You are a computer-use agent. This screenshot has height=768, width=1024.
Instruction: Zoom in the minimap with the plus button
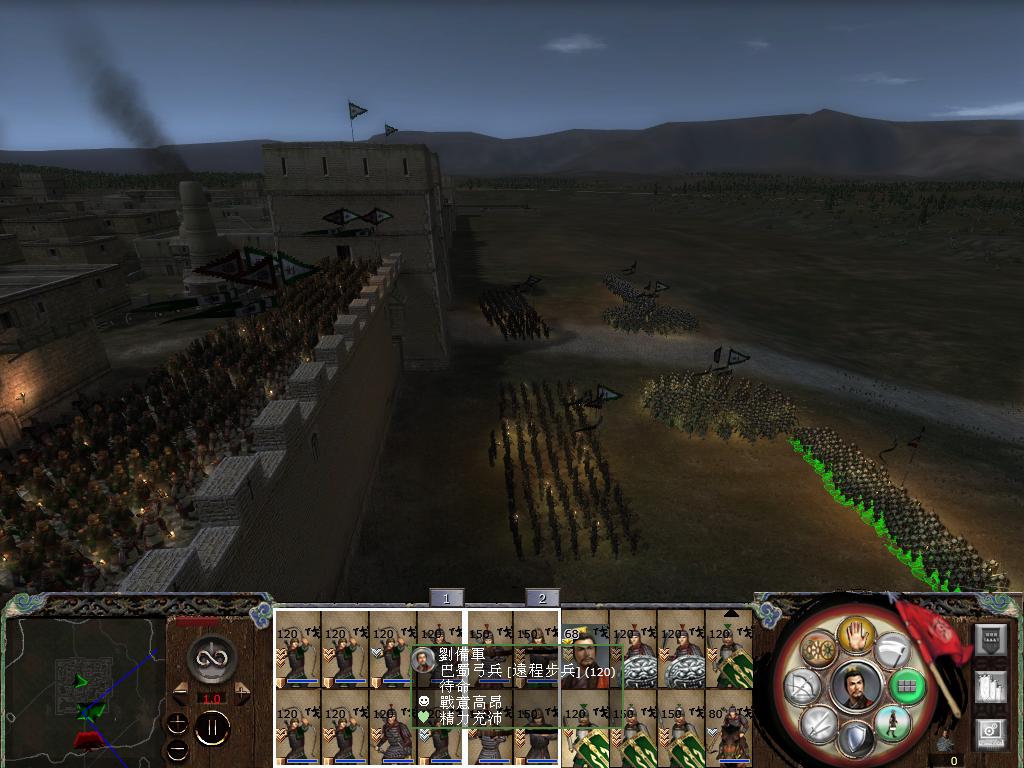click(x=177, y=723)
